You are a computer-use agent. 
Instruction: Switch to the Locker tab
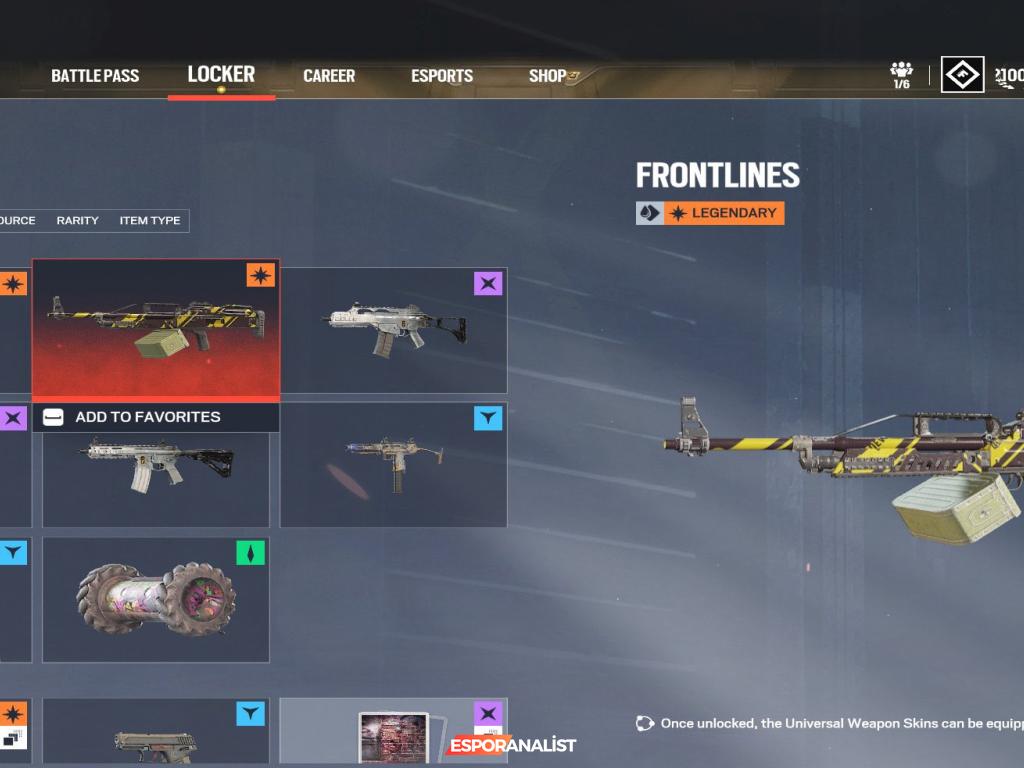[221, 75]
